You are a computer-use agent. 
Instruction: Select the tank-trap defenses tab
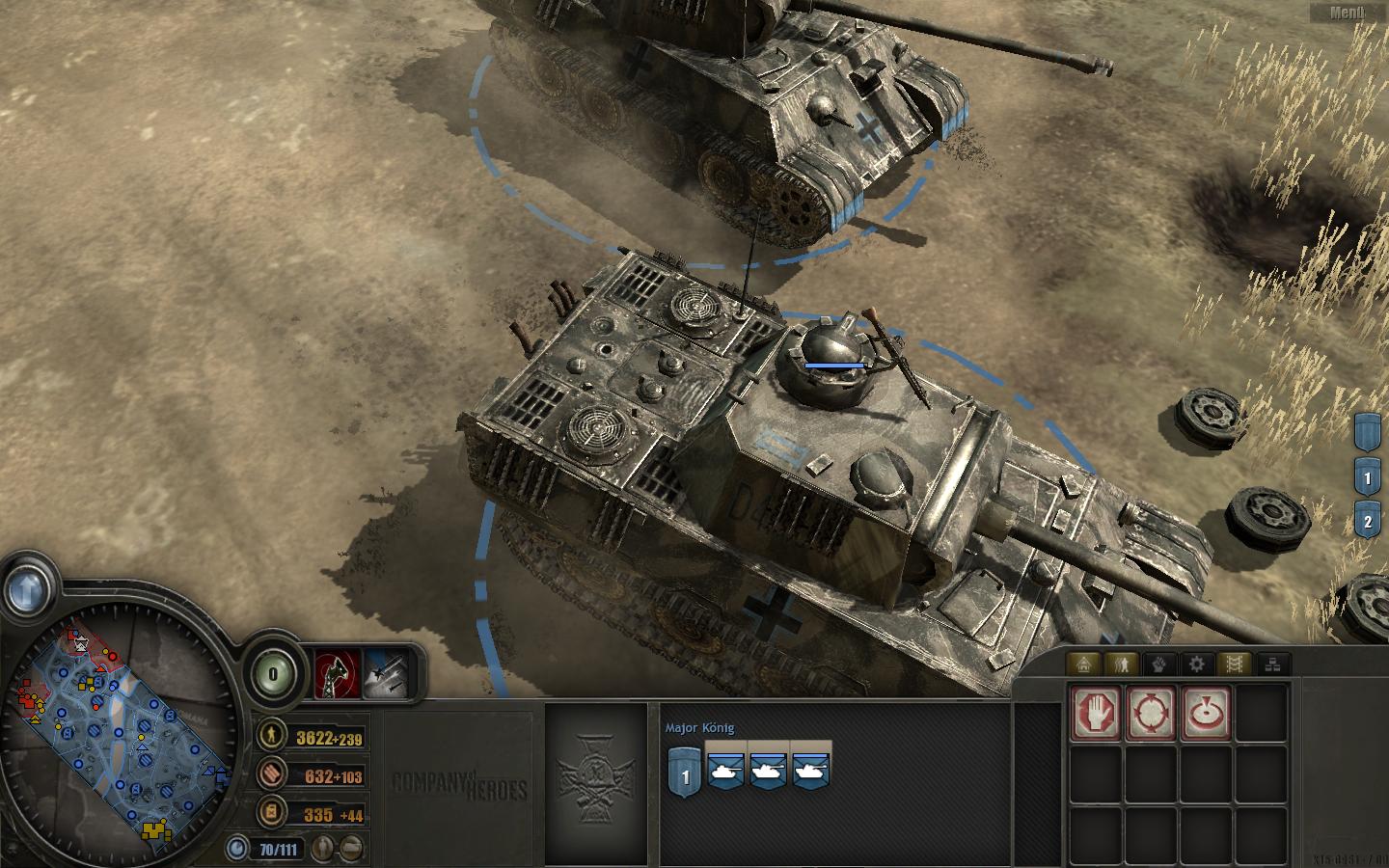tap(1235, 664)
